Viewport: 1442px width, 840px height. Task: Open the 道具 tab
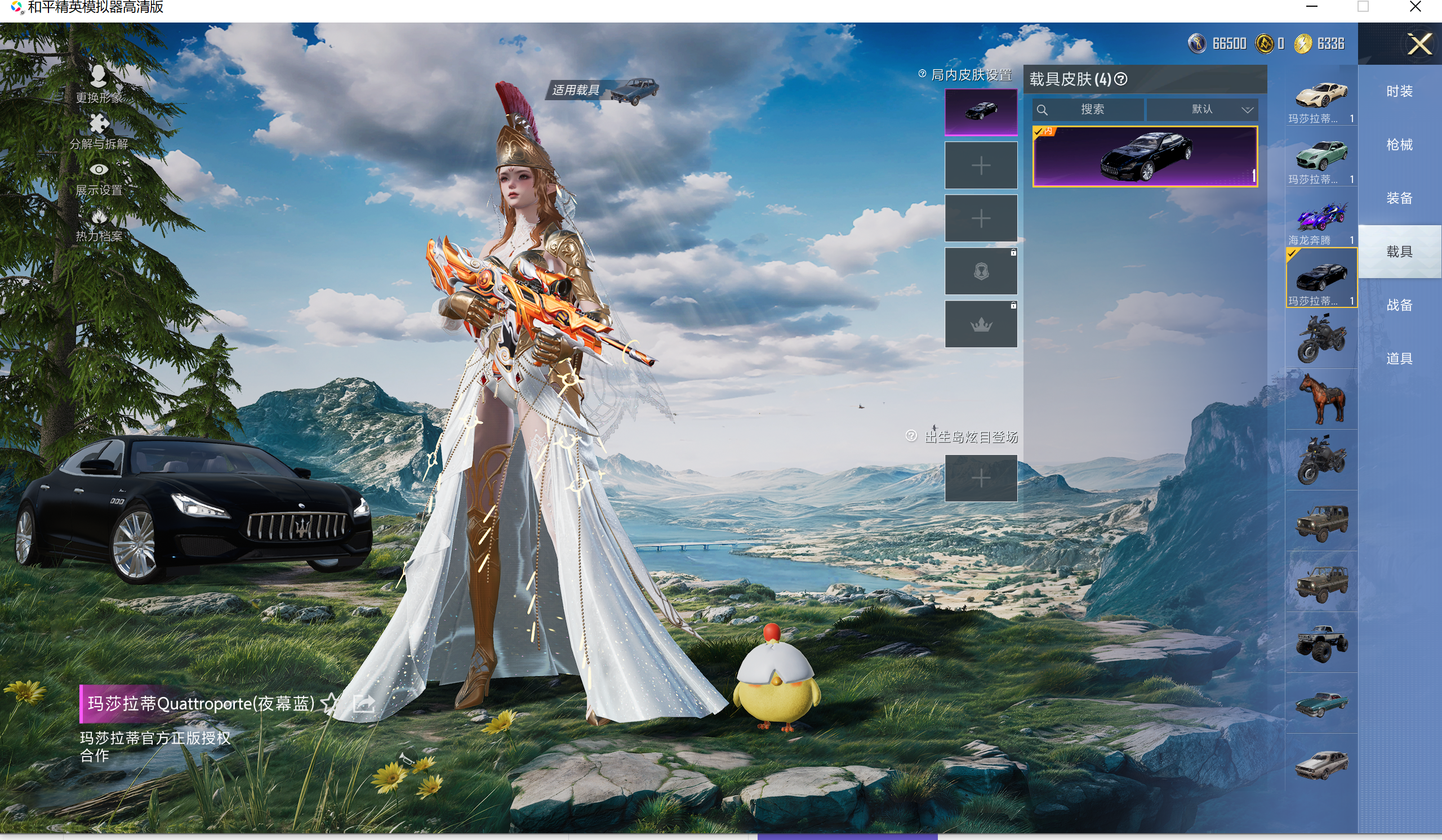[1399, 359]
